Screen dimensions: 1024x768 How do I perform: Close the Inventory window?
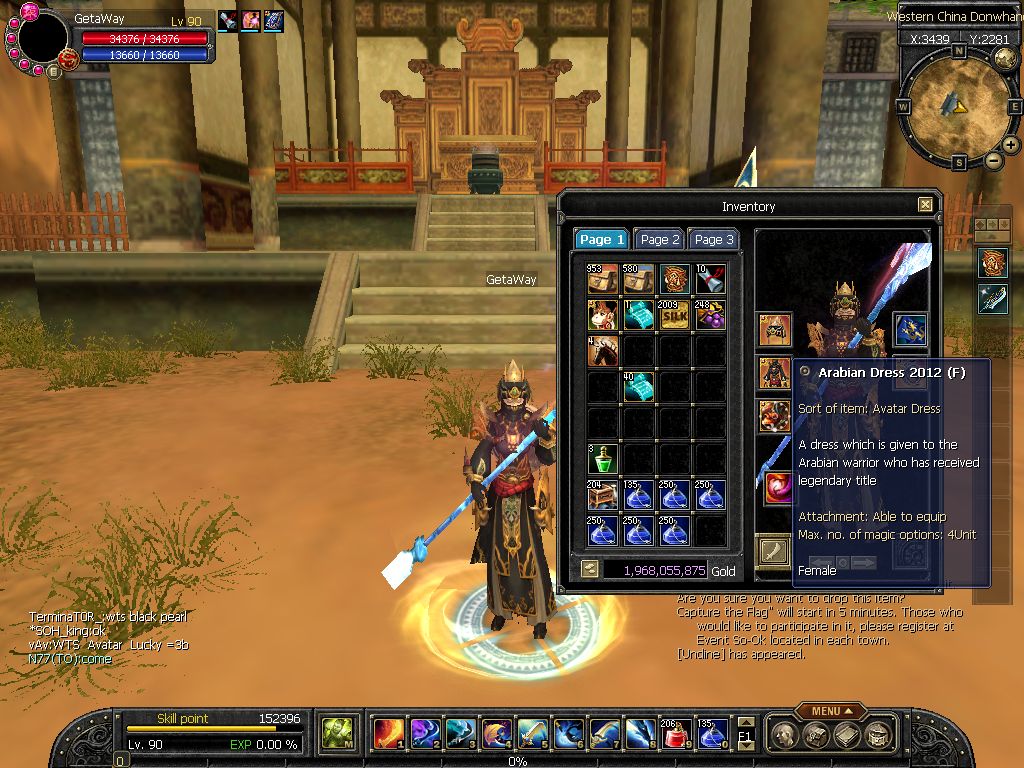pyautogui.click(x=925, y=205)
